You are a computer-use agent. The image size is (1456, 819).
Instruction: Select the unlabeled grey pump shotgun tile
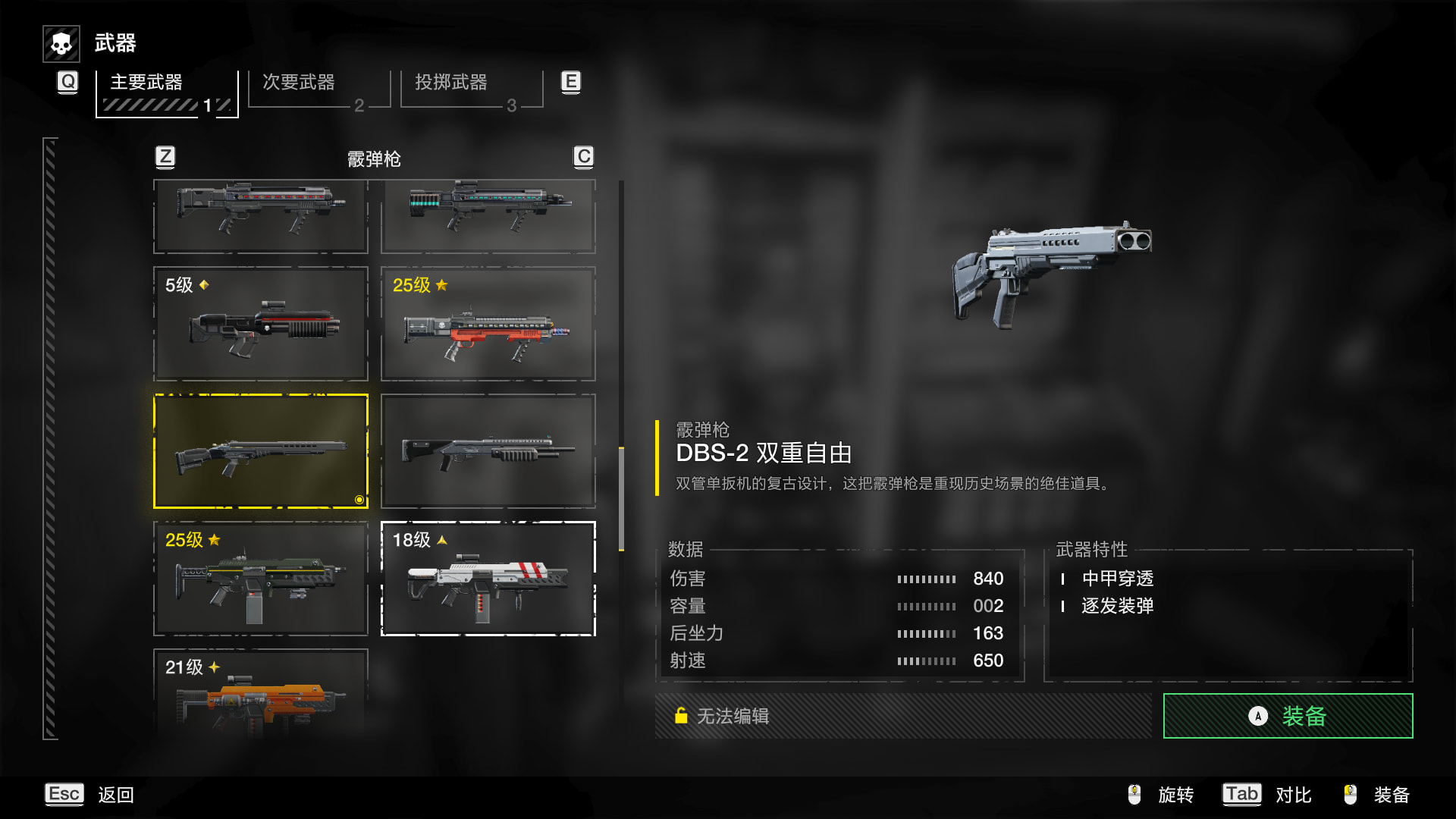(488, 451)
